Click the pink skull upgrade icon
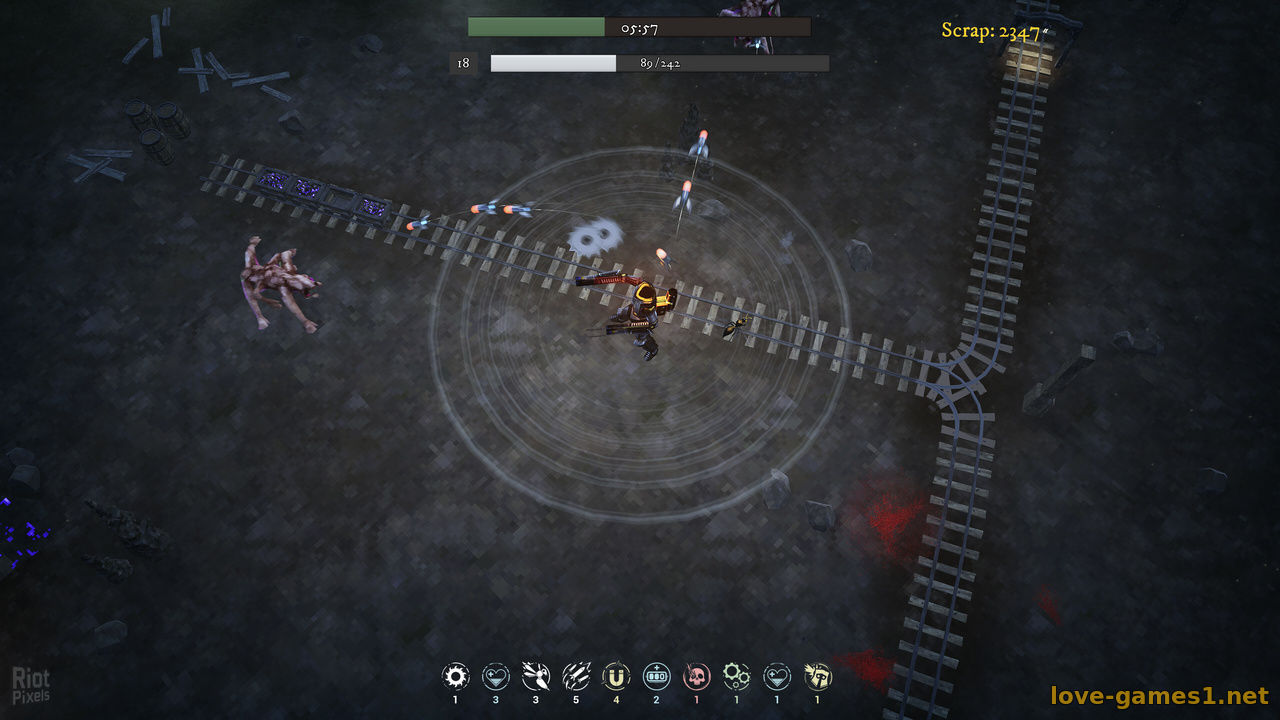Screen dimensions: 1280x720 696,677
